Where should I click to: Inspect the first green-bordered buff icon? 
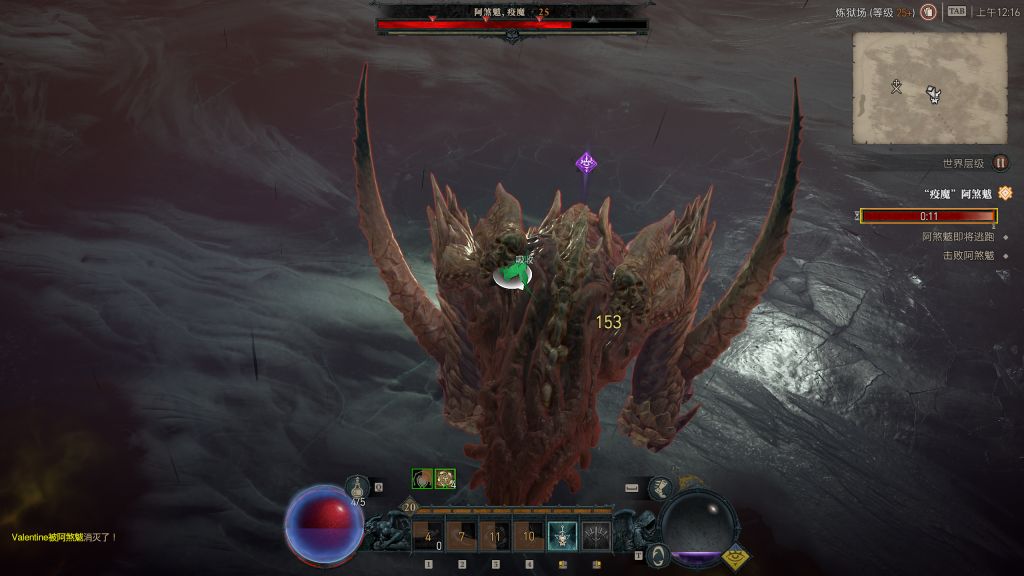coord(422,479)
